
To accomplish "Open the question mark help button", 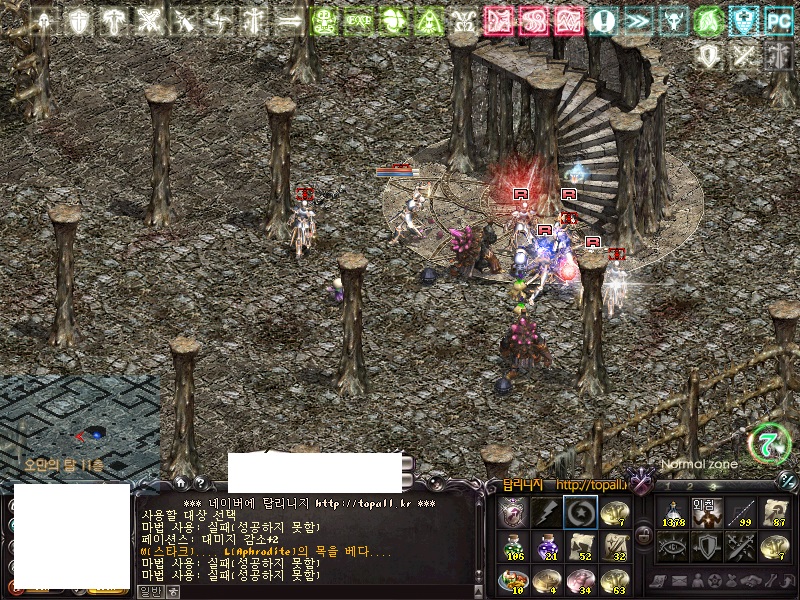I will [x=199, y=483].
